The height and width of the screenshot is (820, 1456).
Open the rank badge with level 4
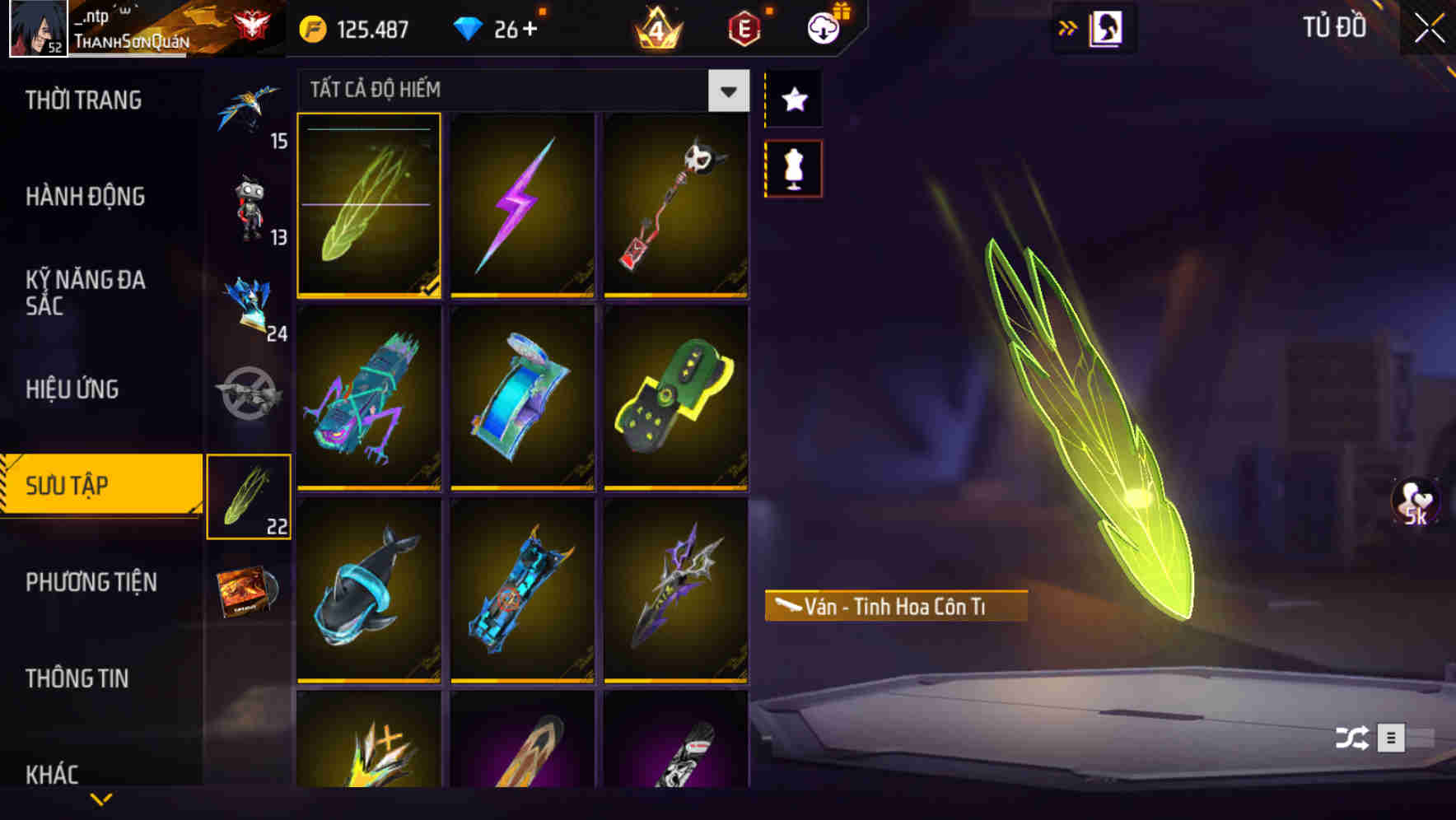click(656, 27)
